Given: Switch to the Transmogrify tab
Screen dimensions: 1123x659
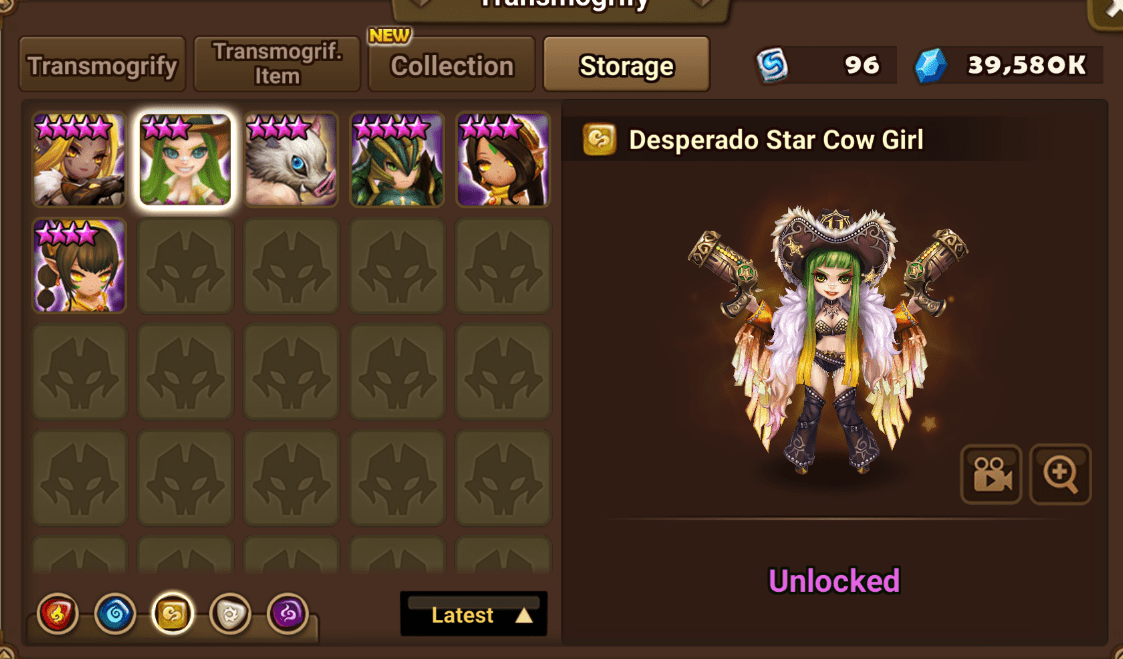Looking at the screenshot, I should [x=102, y=66].
